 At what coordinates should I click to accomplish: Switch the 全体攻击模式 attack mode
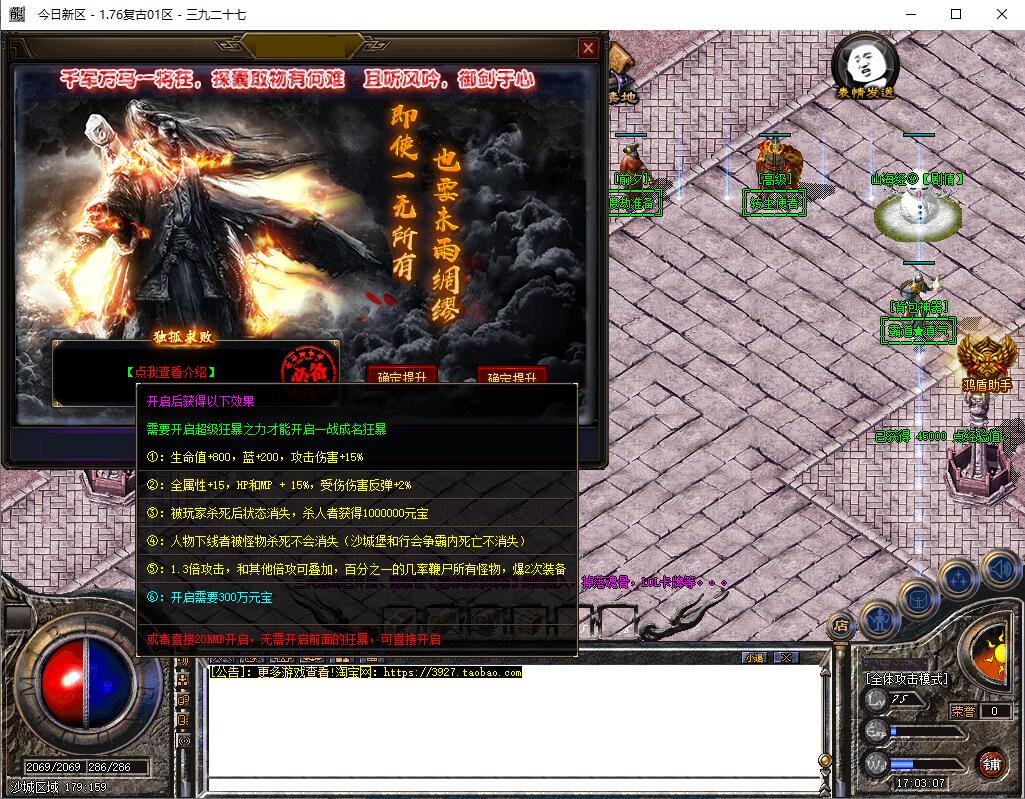tap(907, 679)
